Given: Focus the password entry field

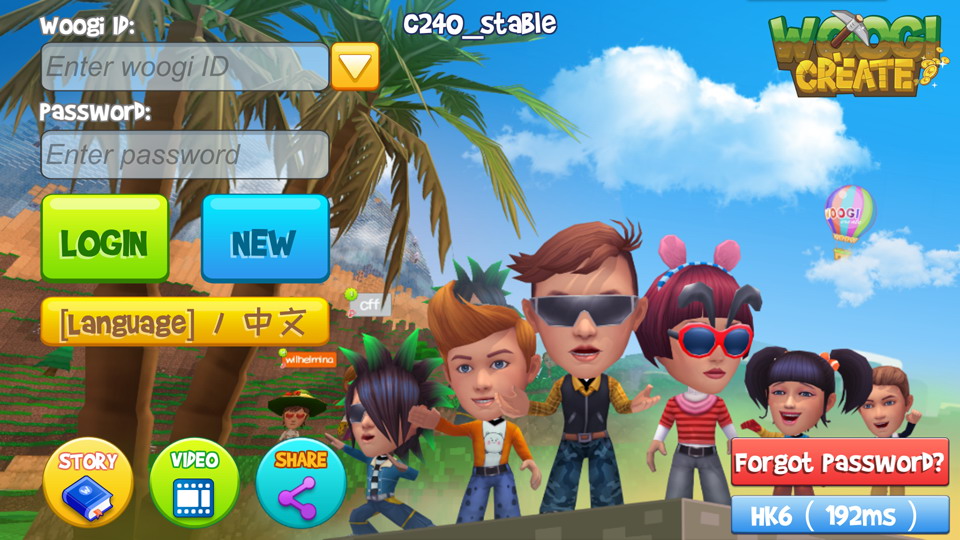Looking at the screenshot, I should point(185,155).
